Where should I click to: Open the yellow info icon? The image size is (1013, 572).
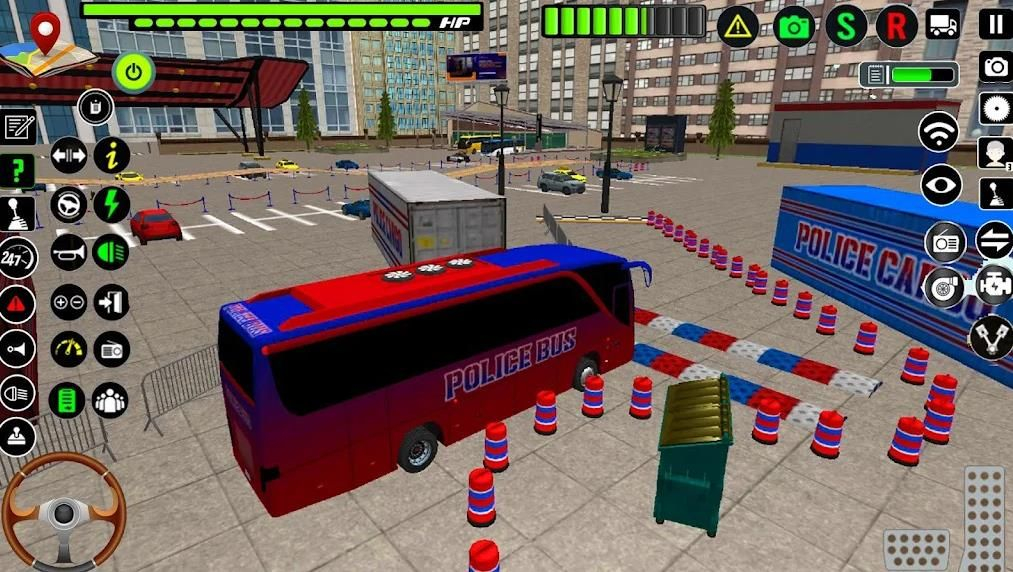coord(112,154)
